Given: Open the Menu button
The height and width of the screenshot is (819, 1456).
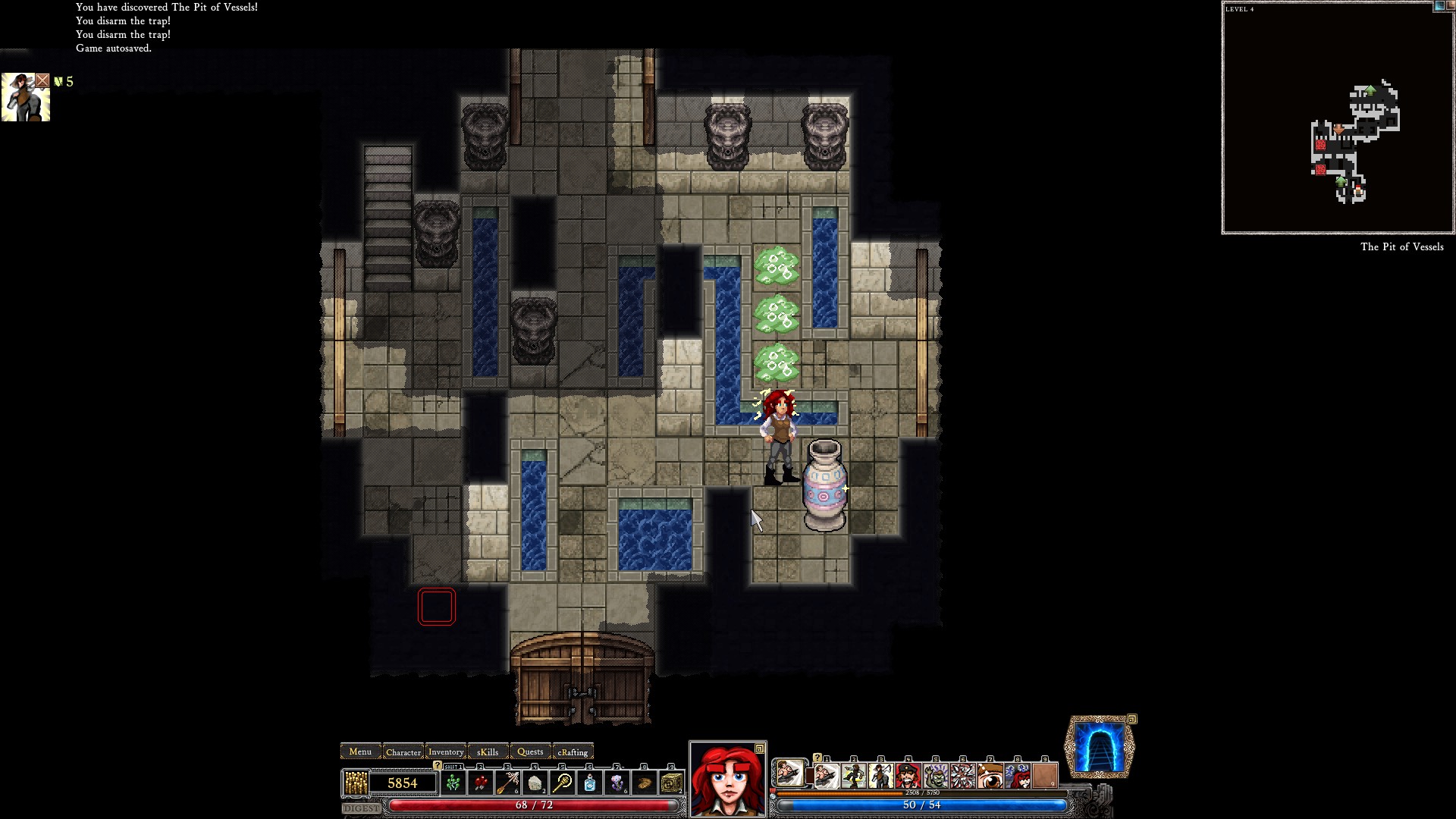Looking at the screenshot, I should pos(360,752).
